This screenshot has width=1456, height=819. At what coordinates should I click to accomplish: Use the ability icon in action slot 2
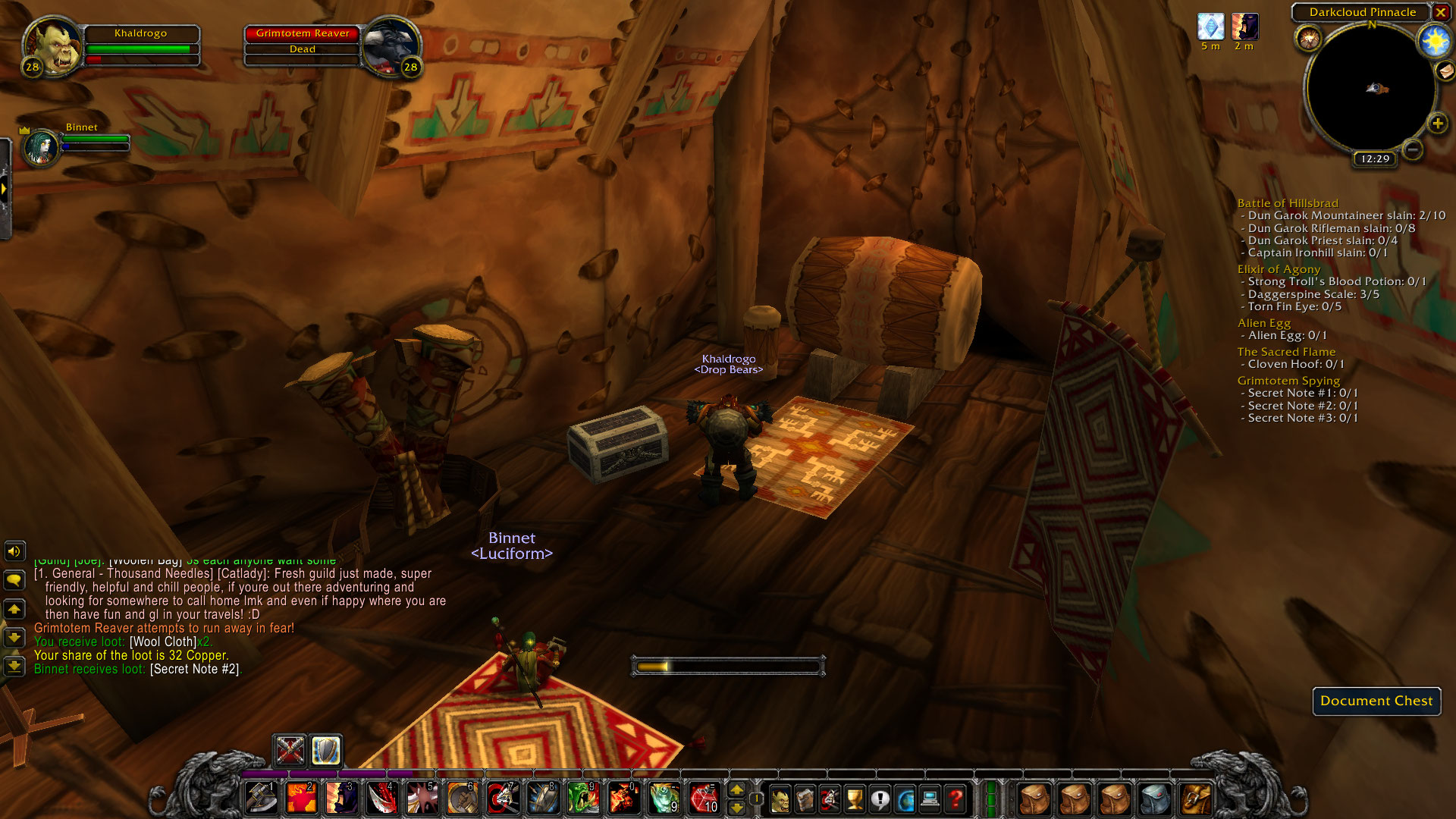pos(300,798)
